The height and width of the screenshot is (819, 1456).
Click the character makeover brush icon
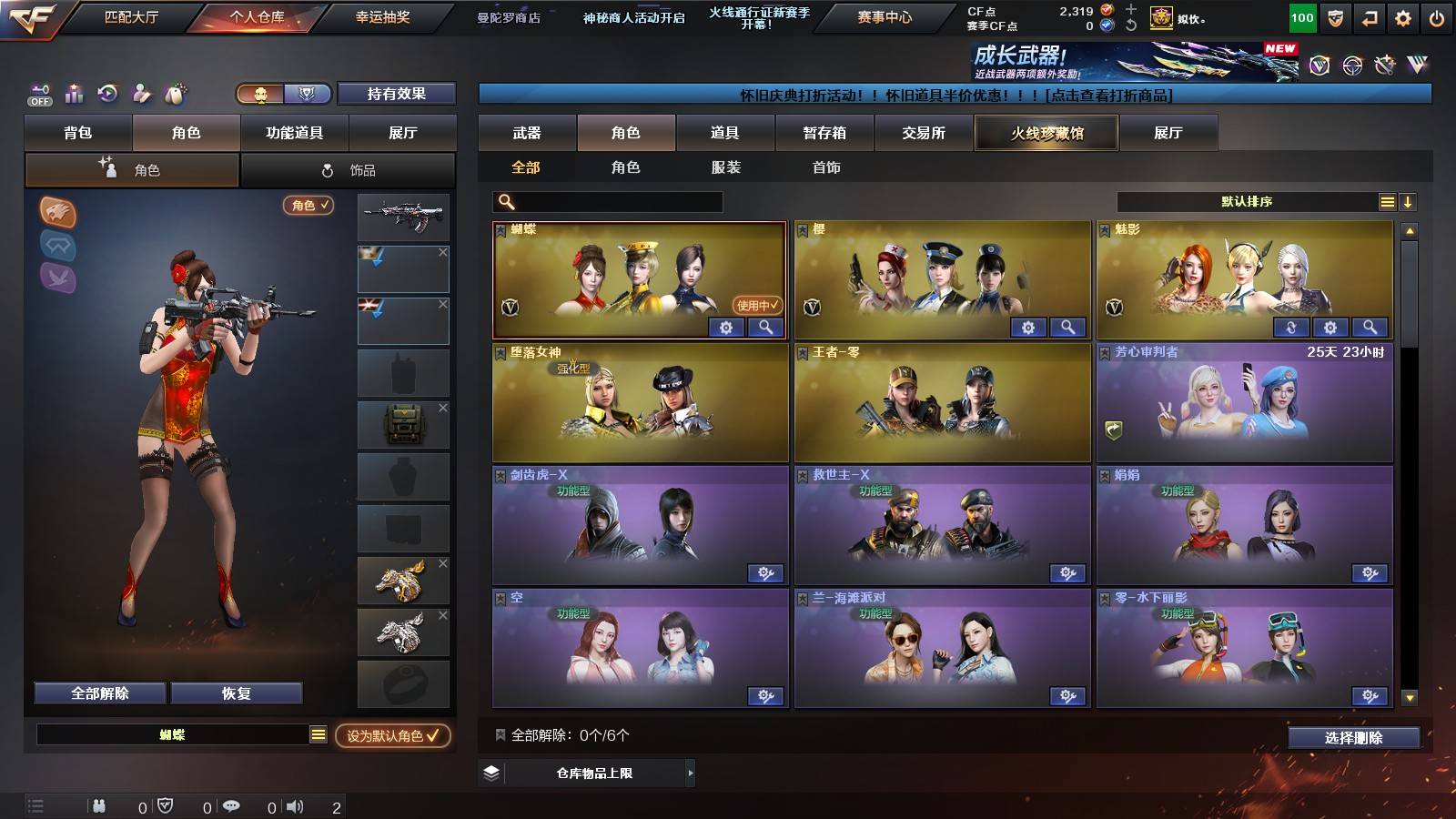pyautogui.click(x=142, y=92)
